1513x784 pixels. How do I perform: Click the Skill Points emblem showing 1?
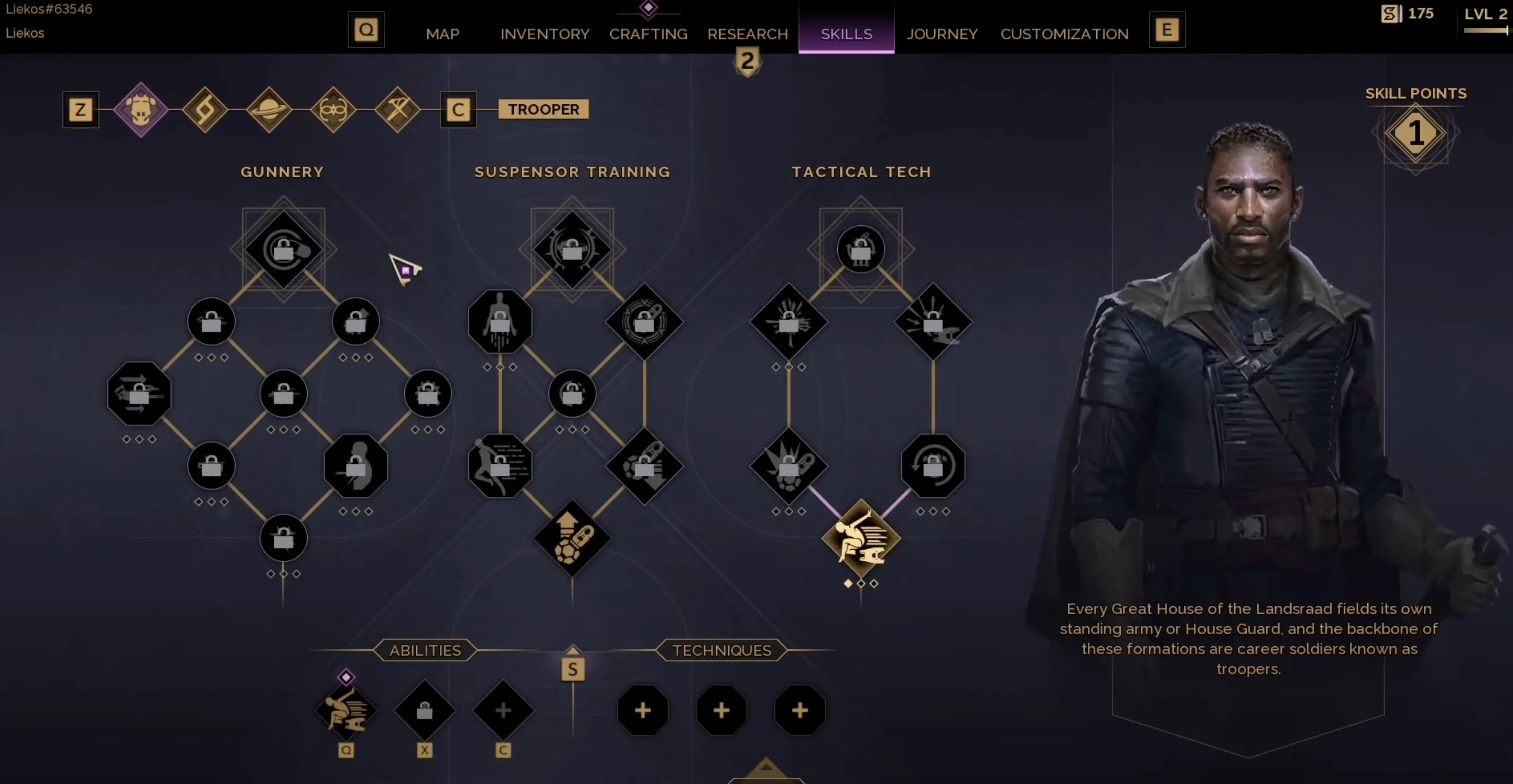click(x=1416, y=134)
